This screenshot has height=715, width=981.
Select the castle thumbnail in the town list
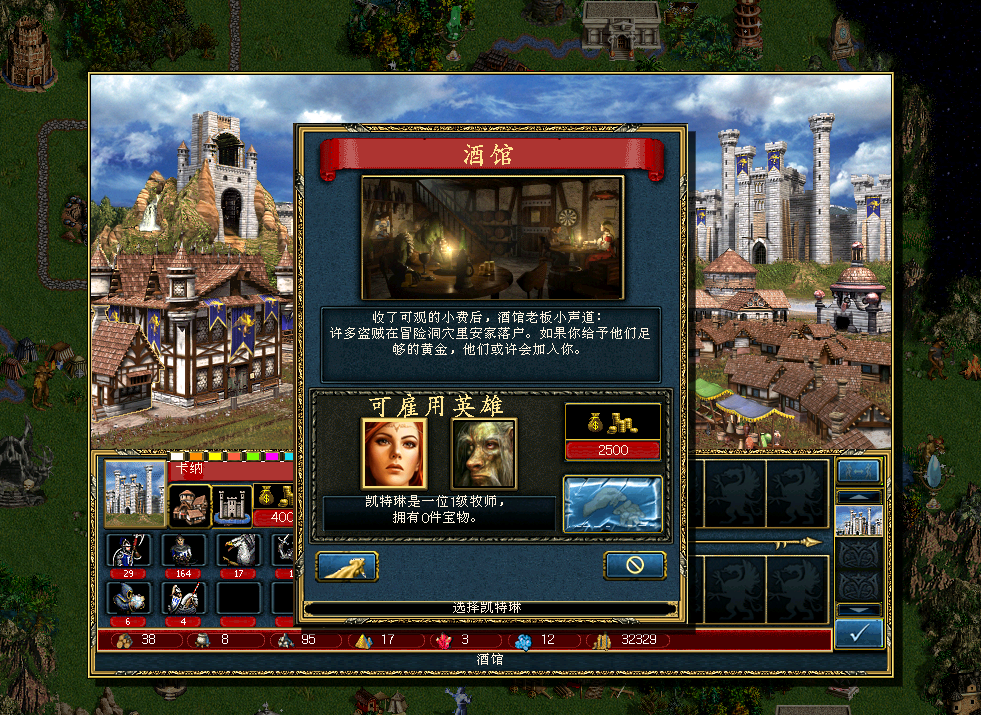[x=858, y=521]
